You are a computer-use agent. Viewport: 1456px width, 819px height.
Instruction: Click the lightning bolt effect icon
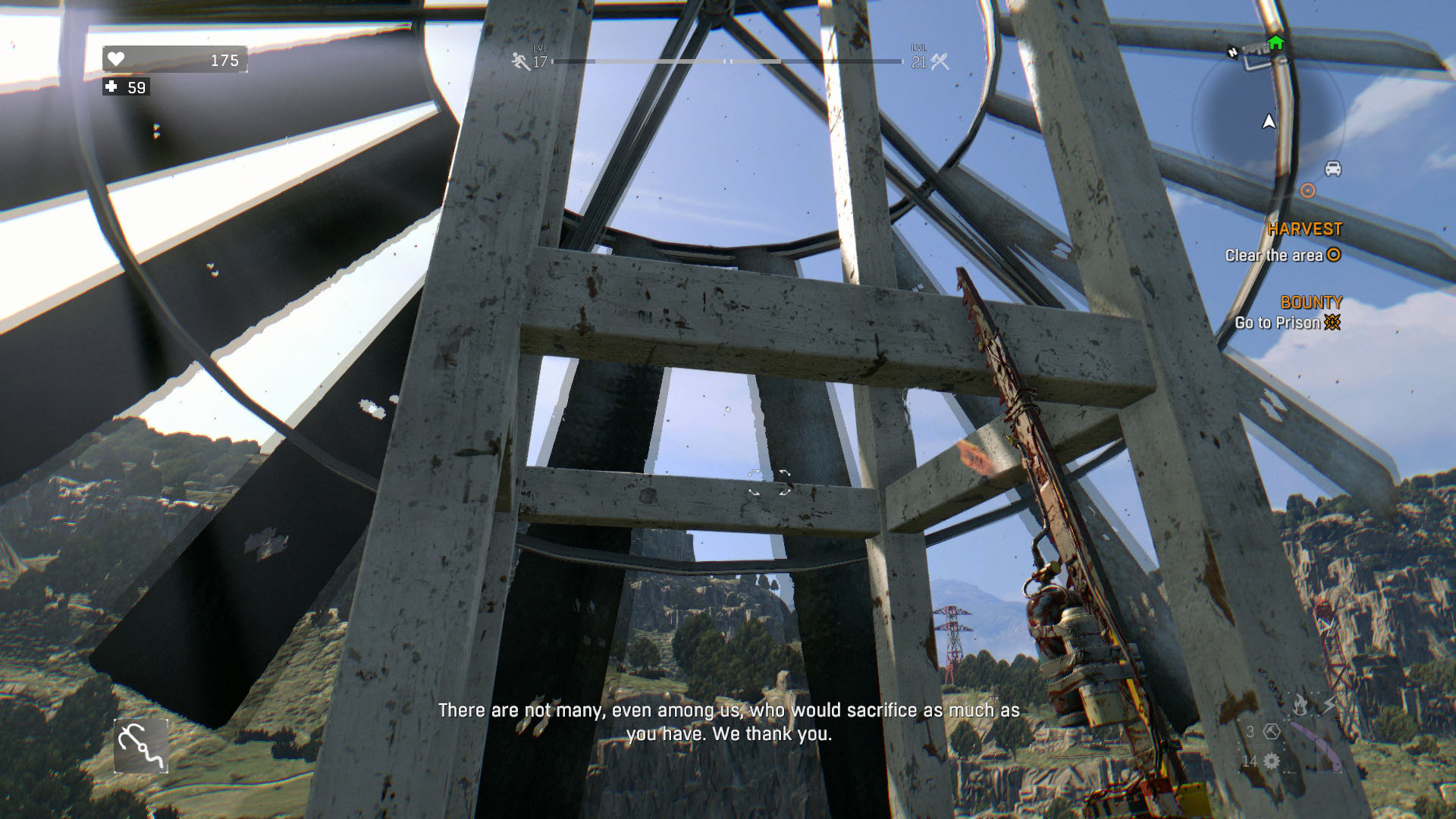(x=1330, y=705)
